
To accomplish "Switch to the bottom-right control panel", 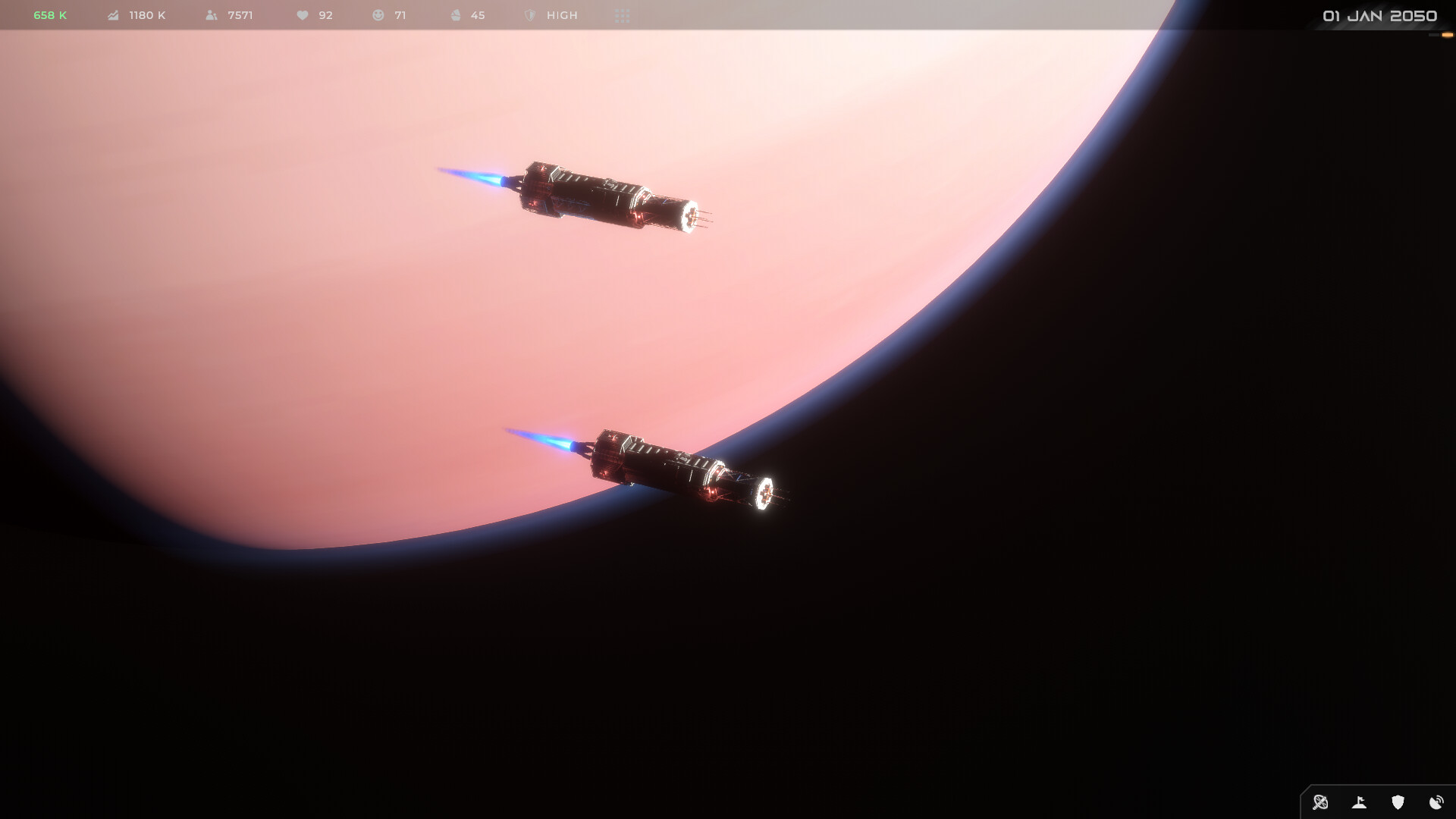I will tap(1376, 803).
